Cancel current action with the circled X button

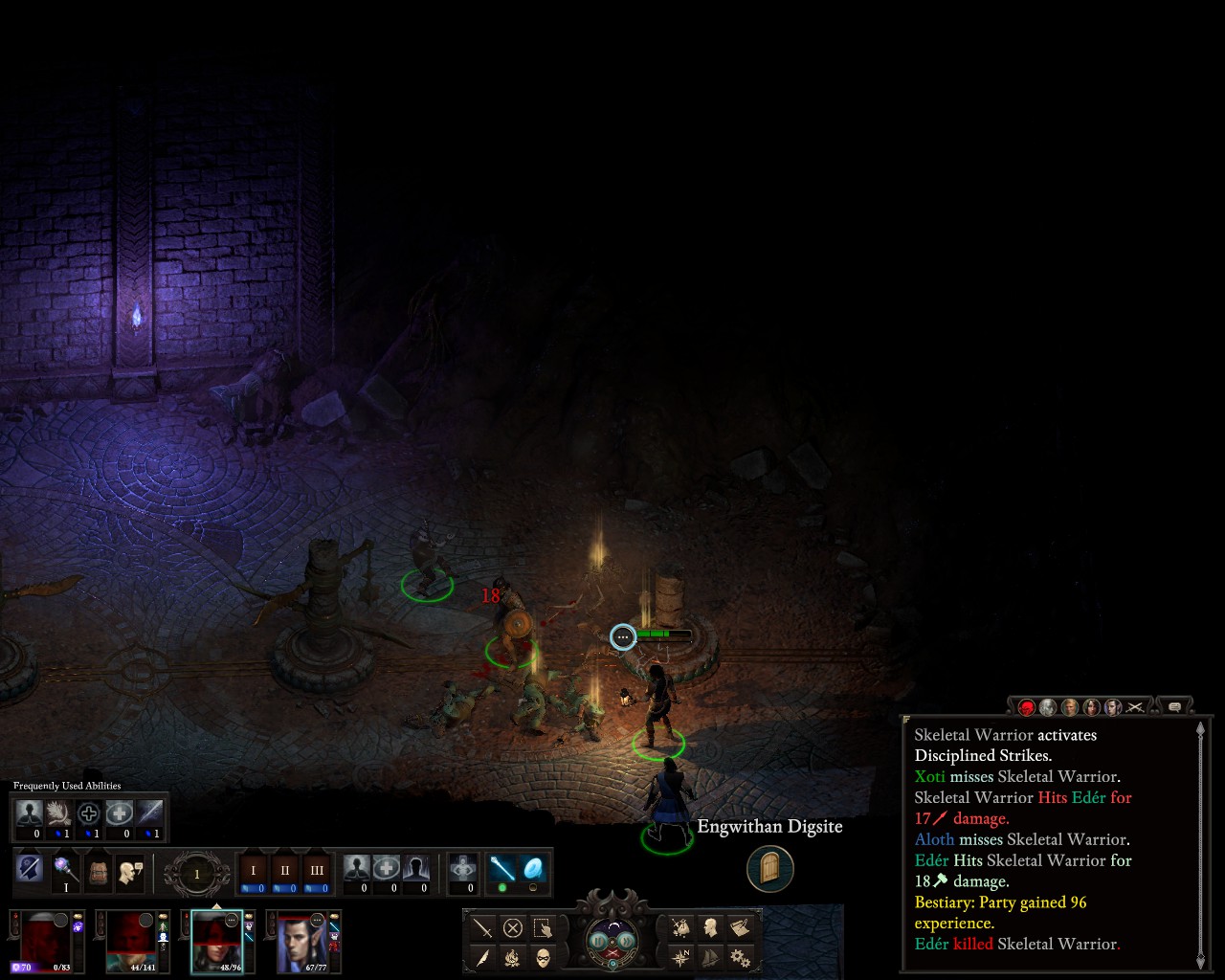click(513, 927)
